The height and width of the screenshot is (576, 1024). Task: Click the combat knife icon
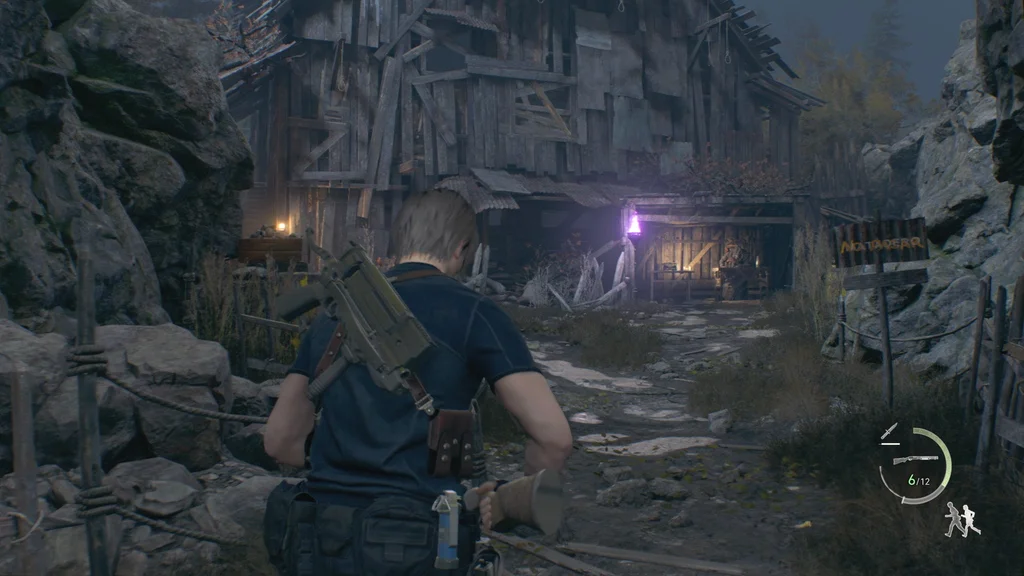pyautogui.click(x=889, y=432)
